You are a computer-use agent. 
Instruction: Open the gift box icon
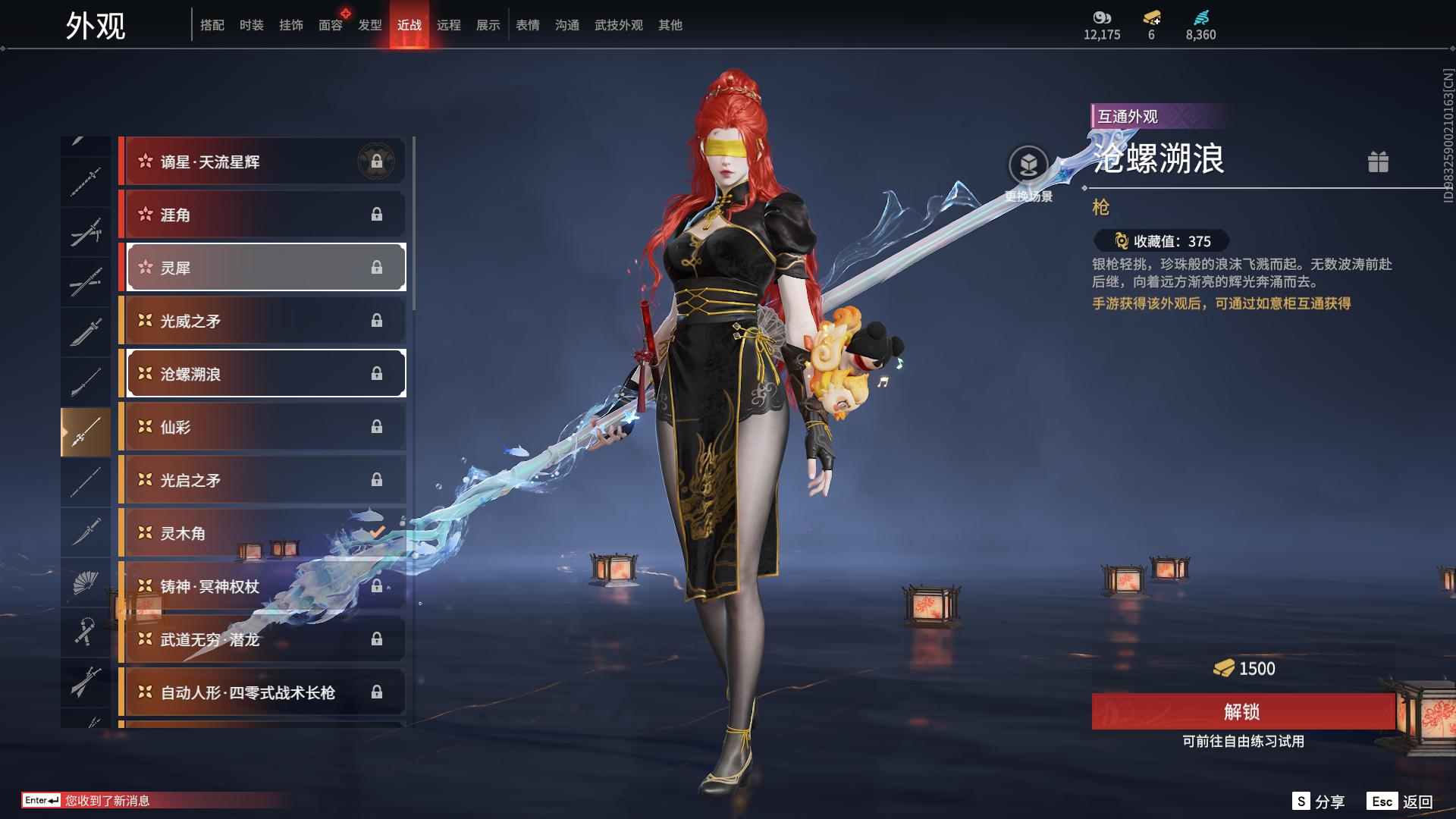tap(1378, 162)
